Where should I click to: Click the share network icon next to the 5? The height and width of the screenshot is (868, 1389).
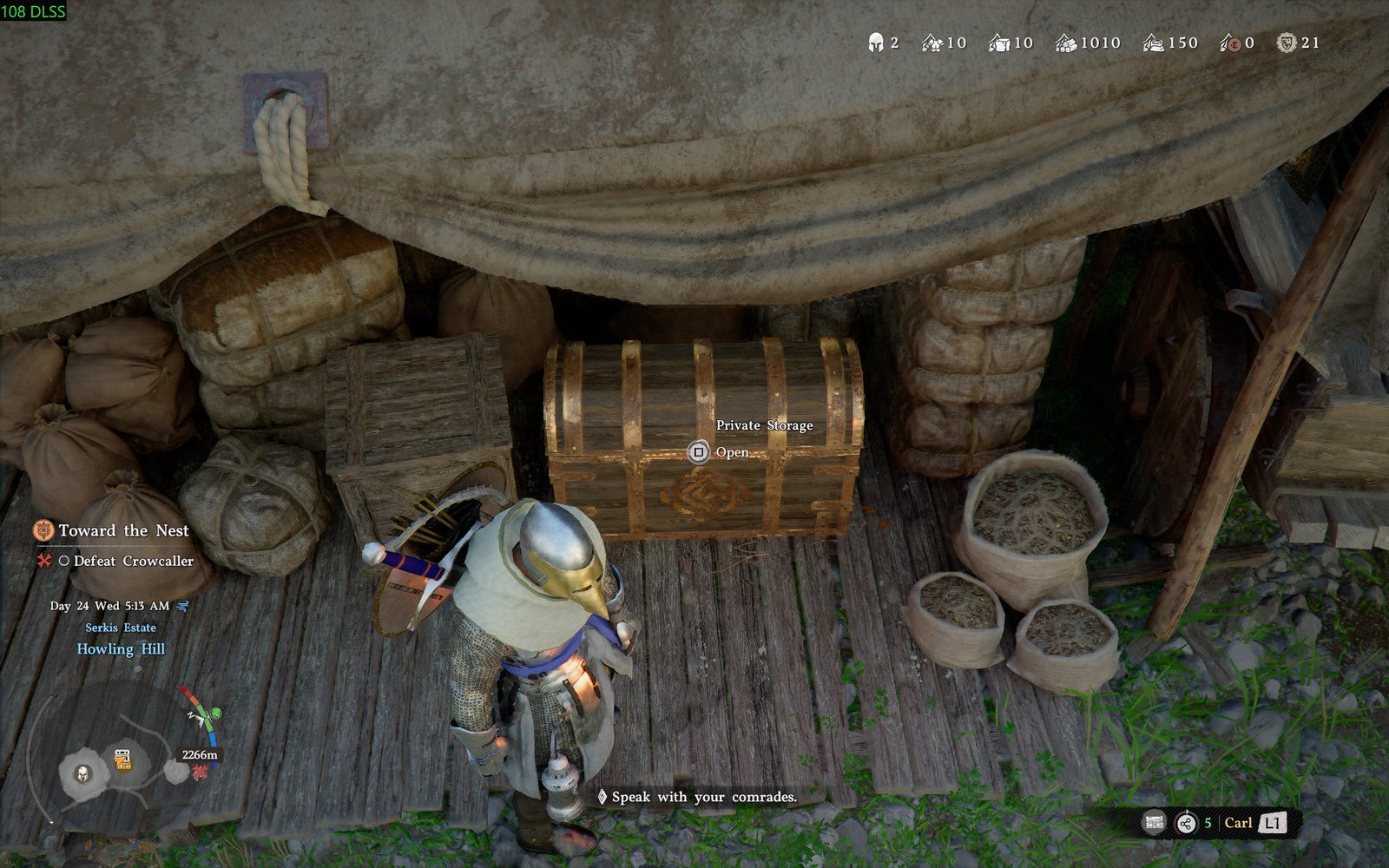[1185, 823]
